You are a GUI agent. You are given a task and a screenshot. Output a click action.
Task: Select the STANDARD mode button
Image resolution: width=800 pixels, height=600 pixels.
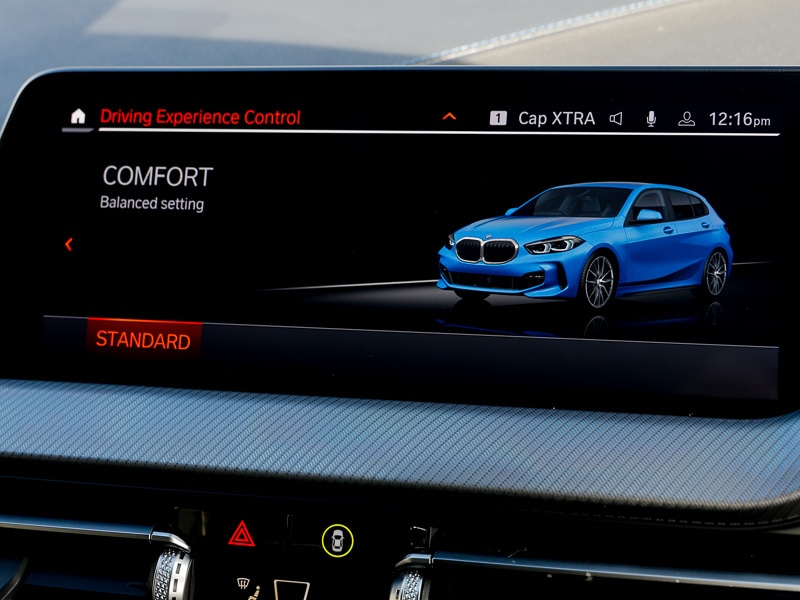point(143,340)
